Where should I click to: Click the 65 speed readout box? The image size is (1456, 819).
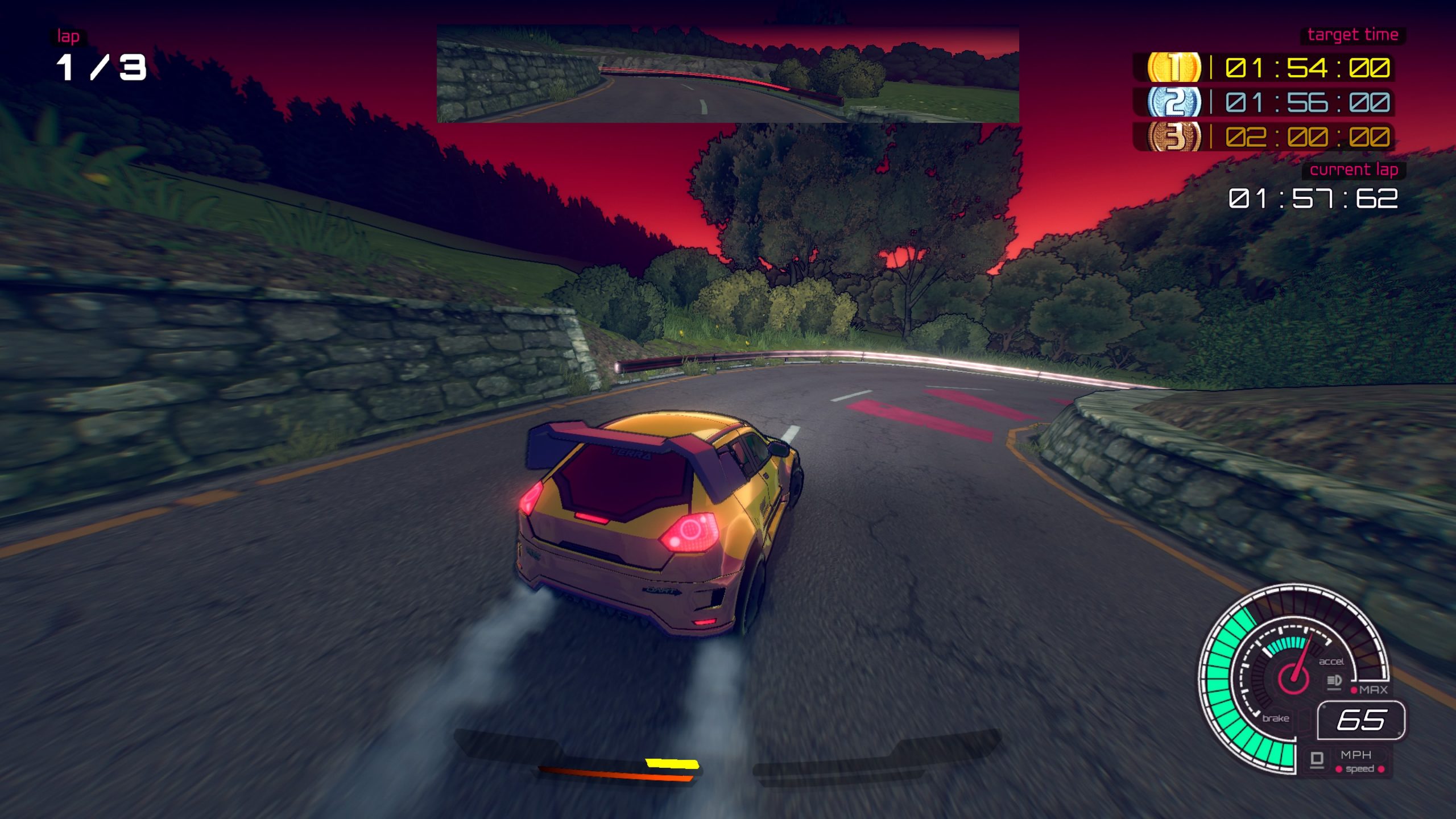(1362, 722)
